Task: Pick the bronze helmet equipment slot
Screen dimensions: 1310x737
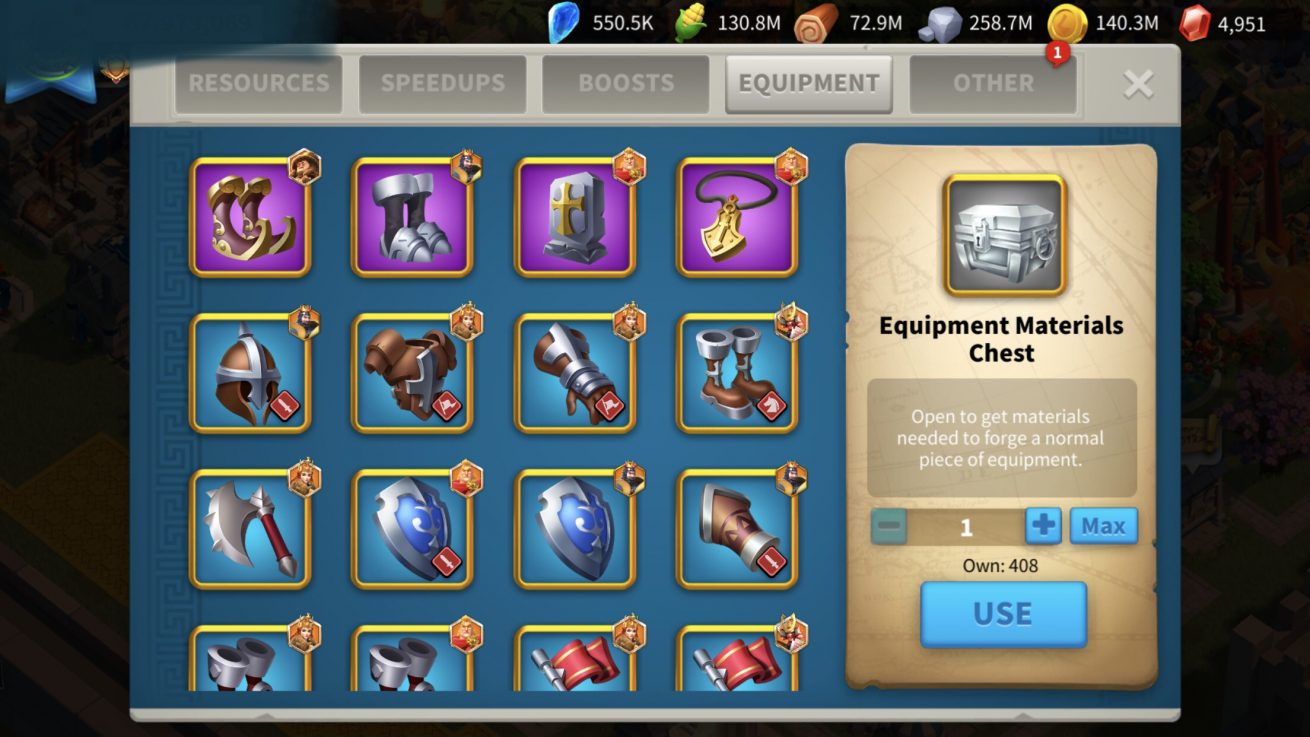Action: tap(250, 373)
